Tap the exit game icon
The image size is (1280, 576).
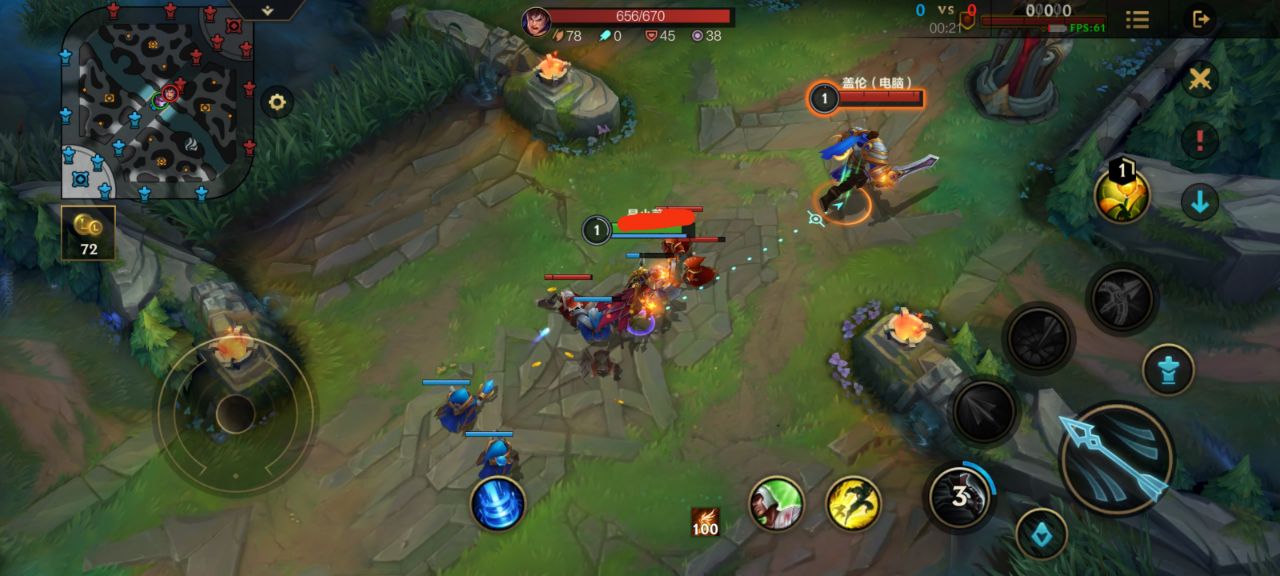pos(1199,19)
